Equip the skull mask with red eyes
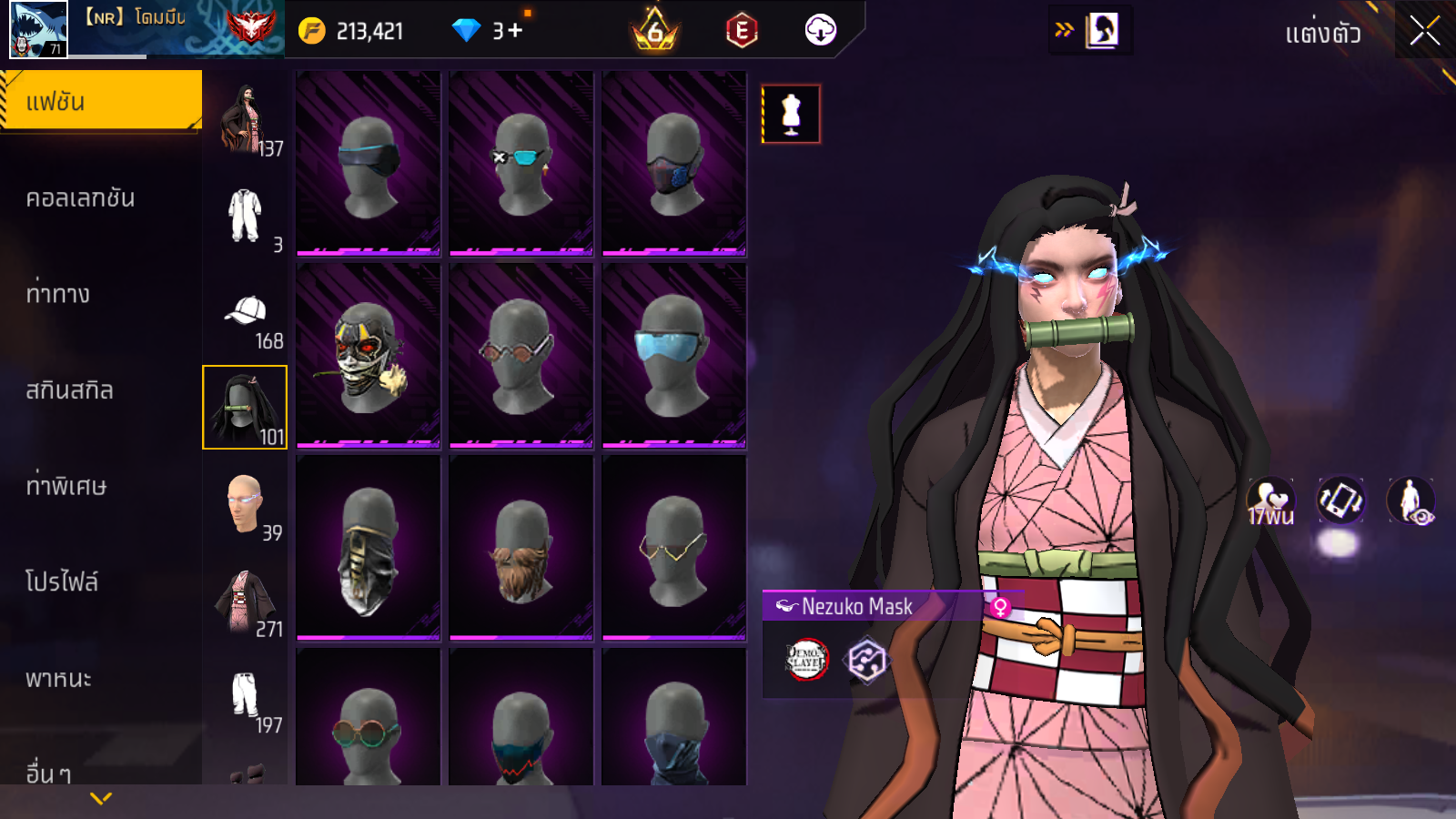 click(369, 356)
